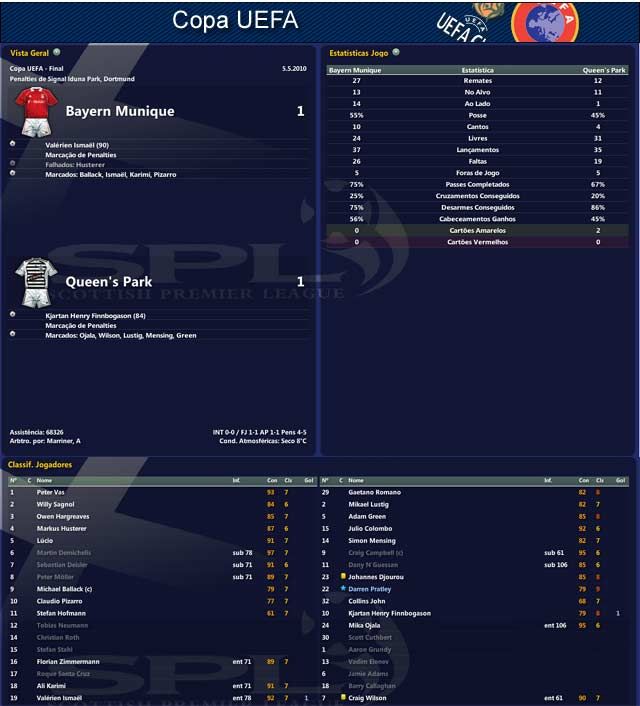This screenshot has height=706, width=640.
Task: Select Queen's Park team name beside striped kit
Action: pos(108,282)
